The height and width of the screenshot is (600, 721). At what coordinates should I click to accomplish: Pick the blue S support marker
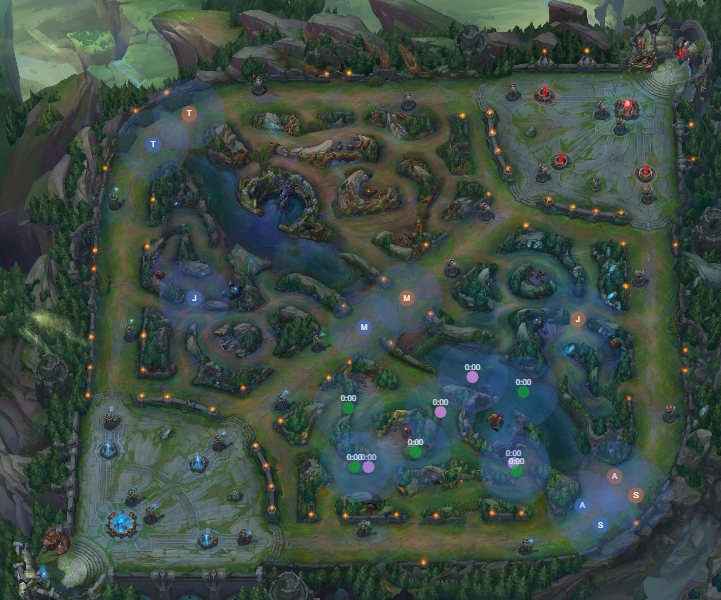tap(600, 525)
